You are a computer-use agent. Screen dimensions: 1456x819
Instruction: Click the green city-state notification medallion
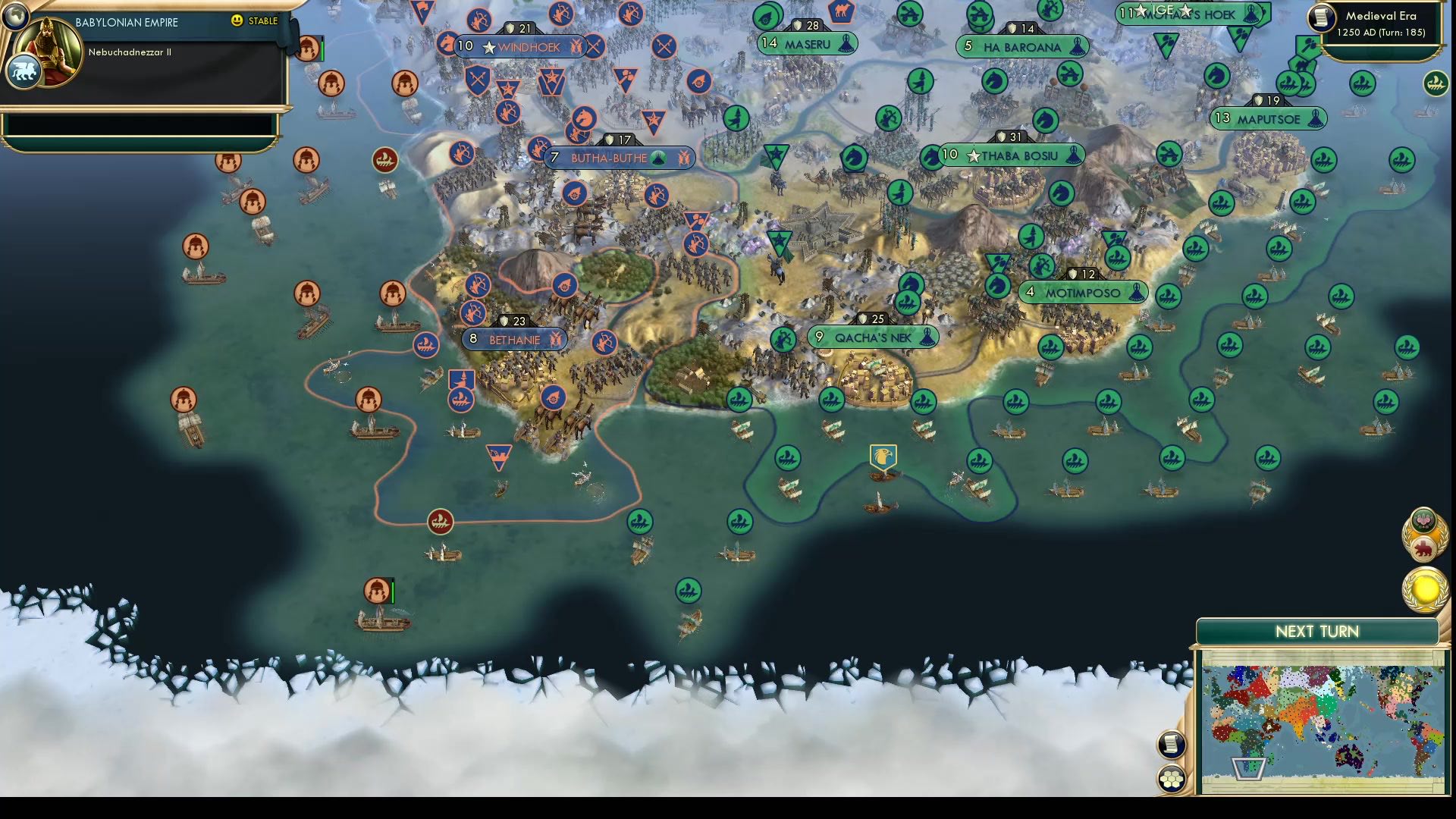tap(1424, 520)
